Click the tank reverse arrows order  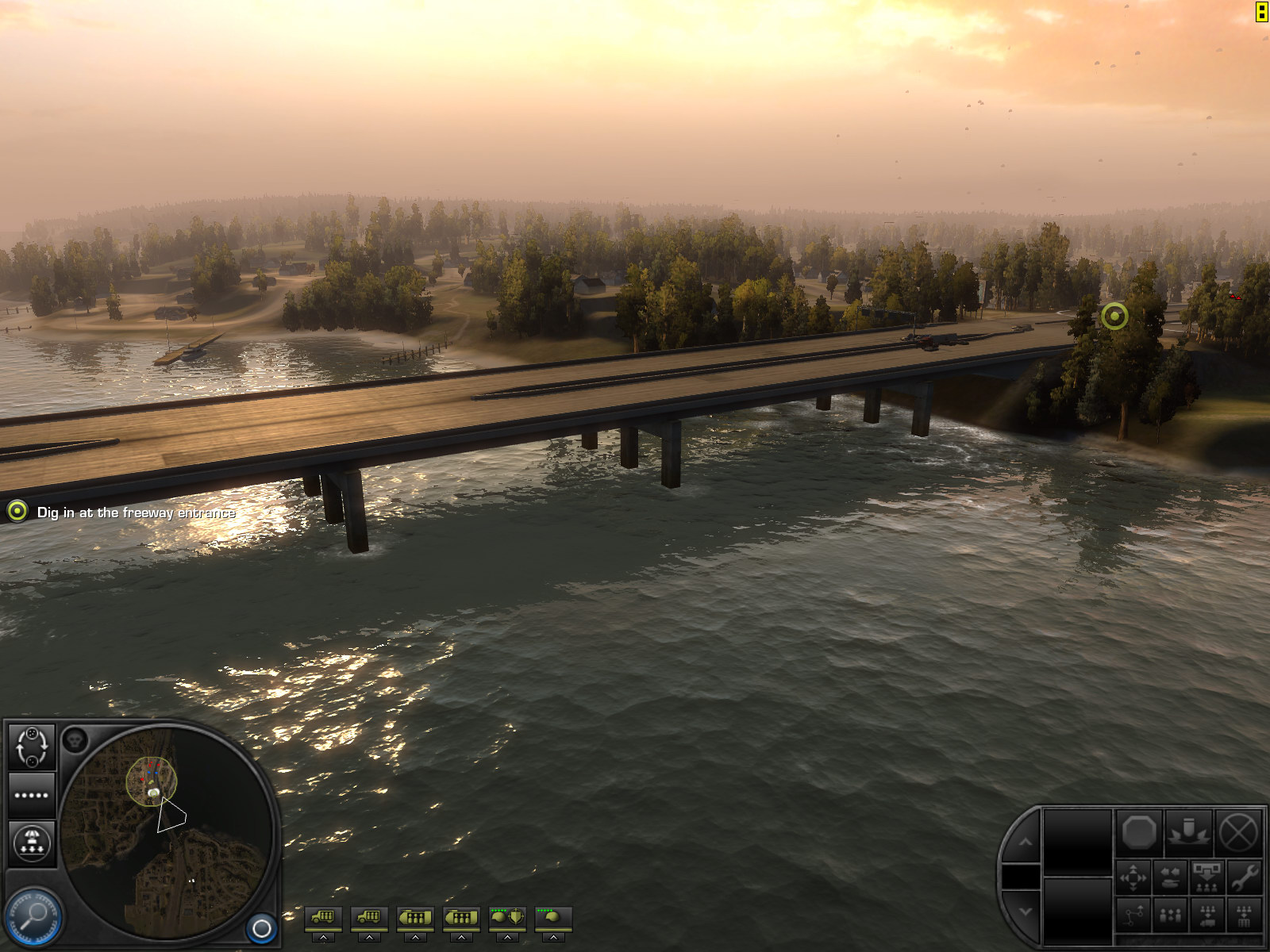[1170, 877]
